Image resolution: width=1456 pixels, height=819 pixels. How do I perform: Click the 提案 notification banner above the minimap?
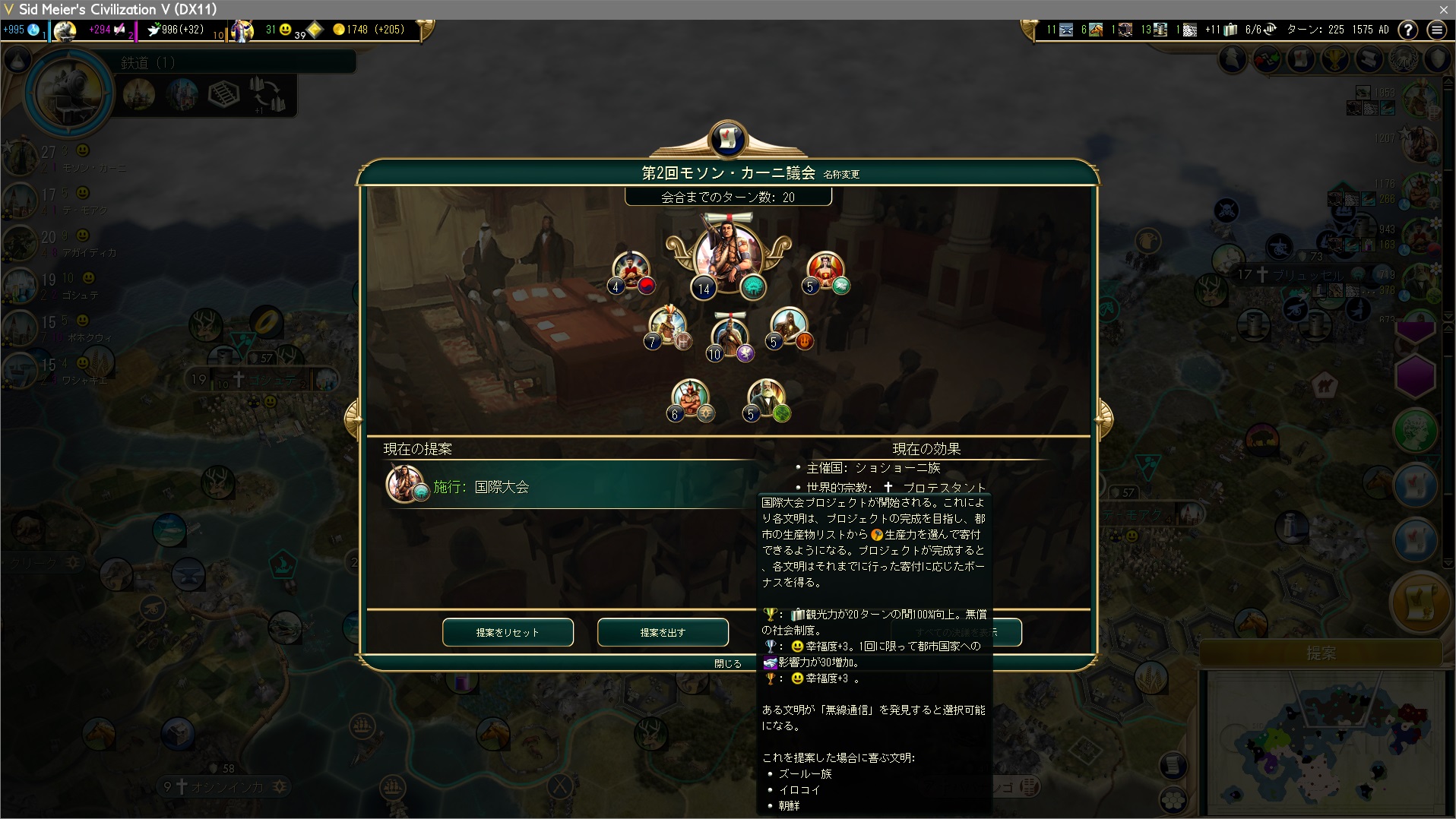tap(1321, 653)
